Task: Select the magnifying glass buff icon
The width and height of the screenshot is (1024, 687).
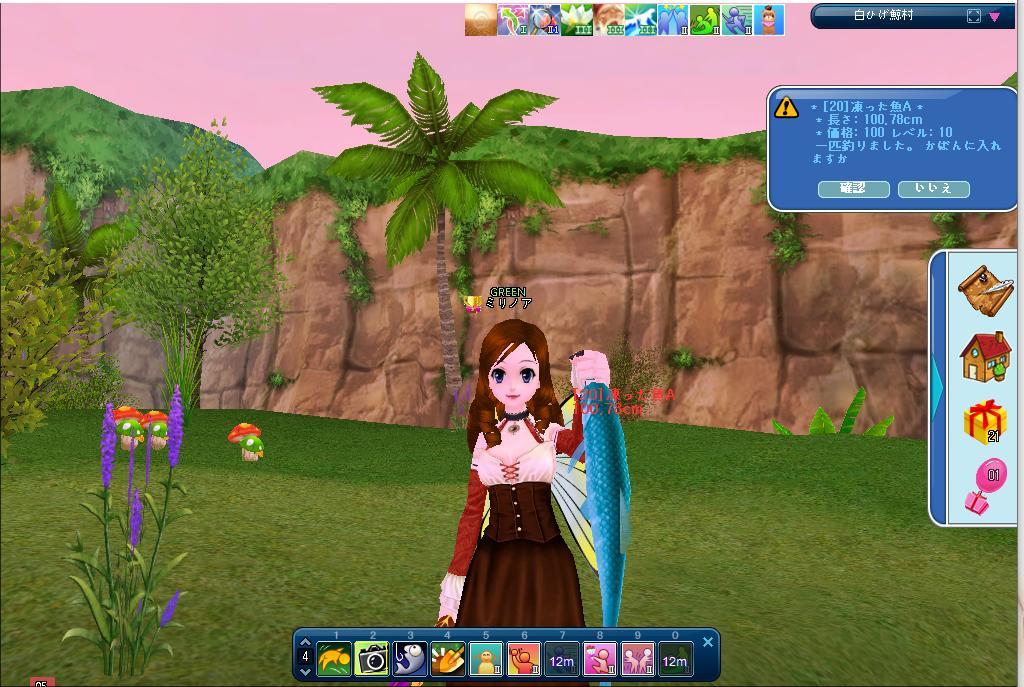Action: pos(544,20)
